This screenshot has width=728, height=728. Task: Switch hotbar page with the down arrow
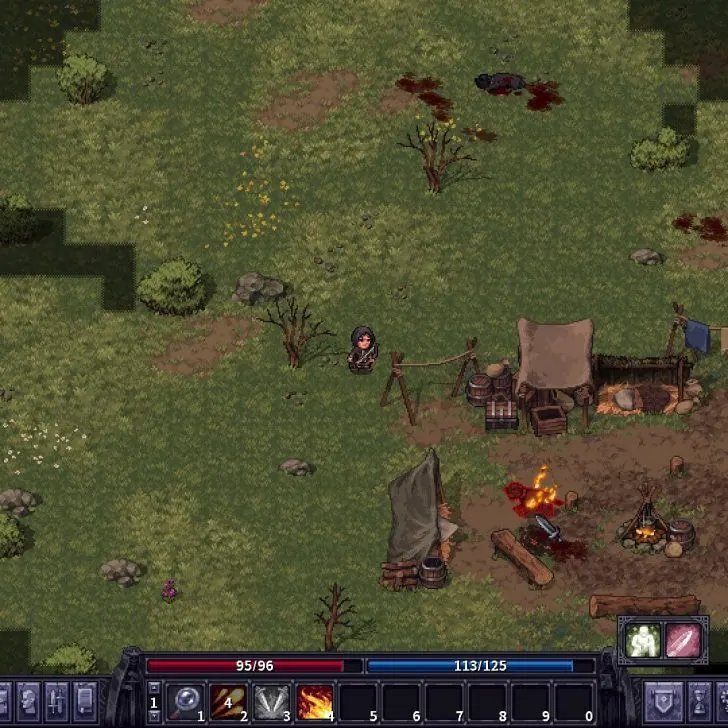153,716
